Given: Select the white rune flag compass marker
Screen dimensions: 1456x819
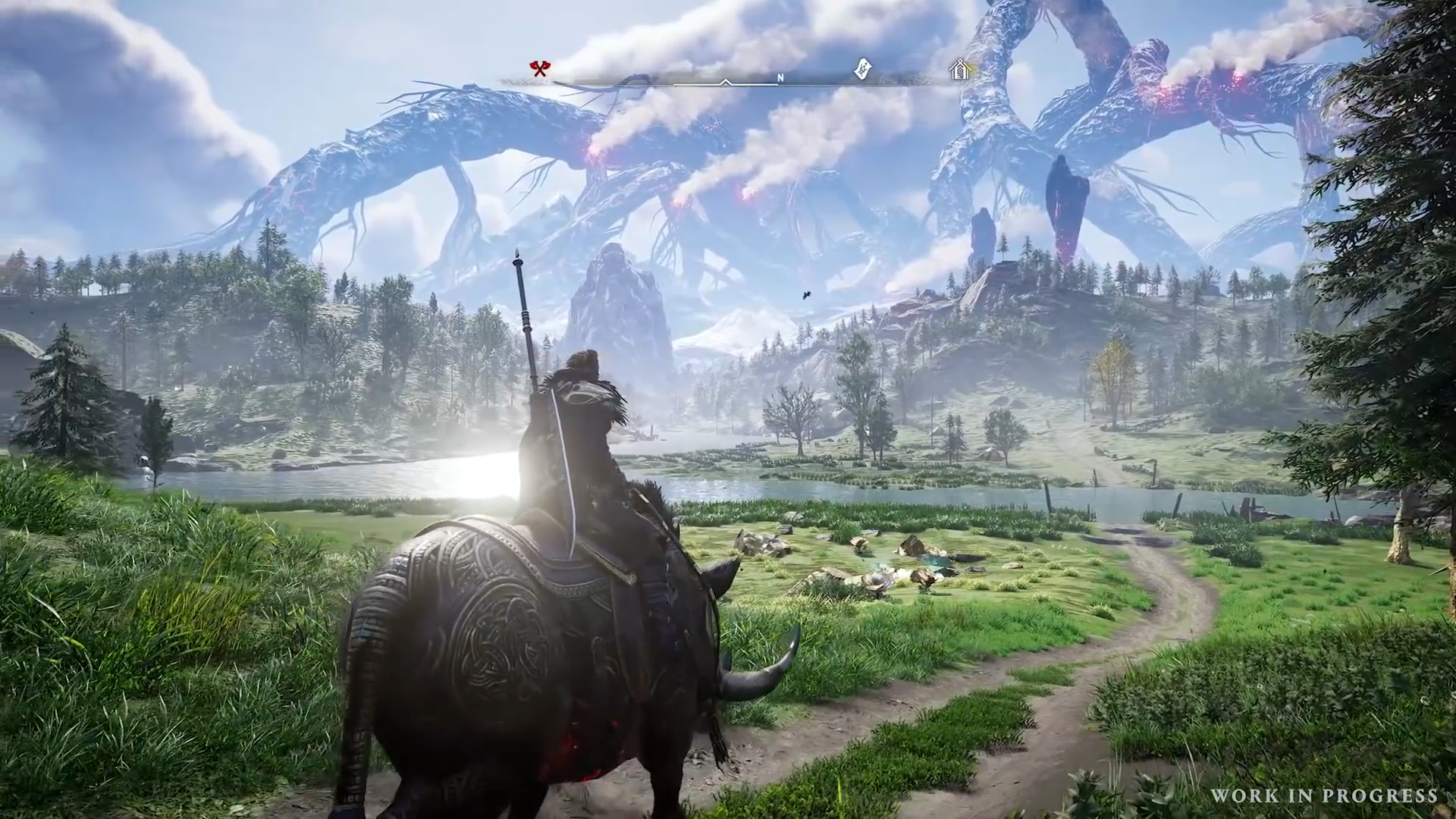Looking at the screenshot, I should pos(862,69).
